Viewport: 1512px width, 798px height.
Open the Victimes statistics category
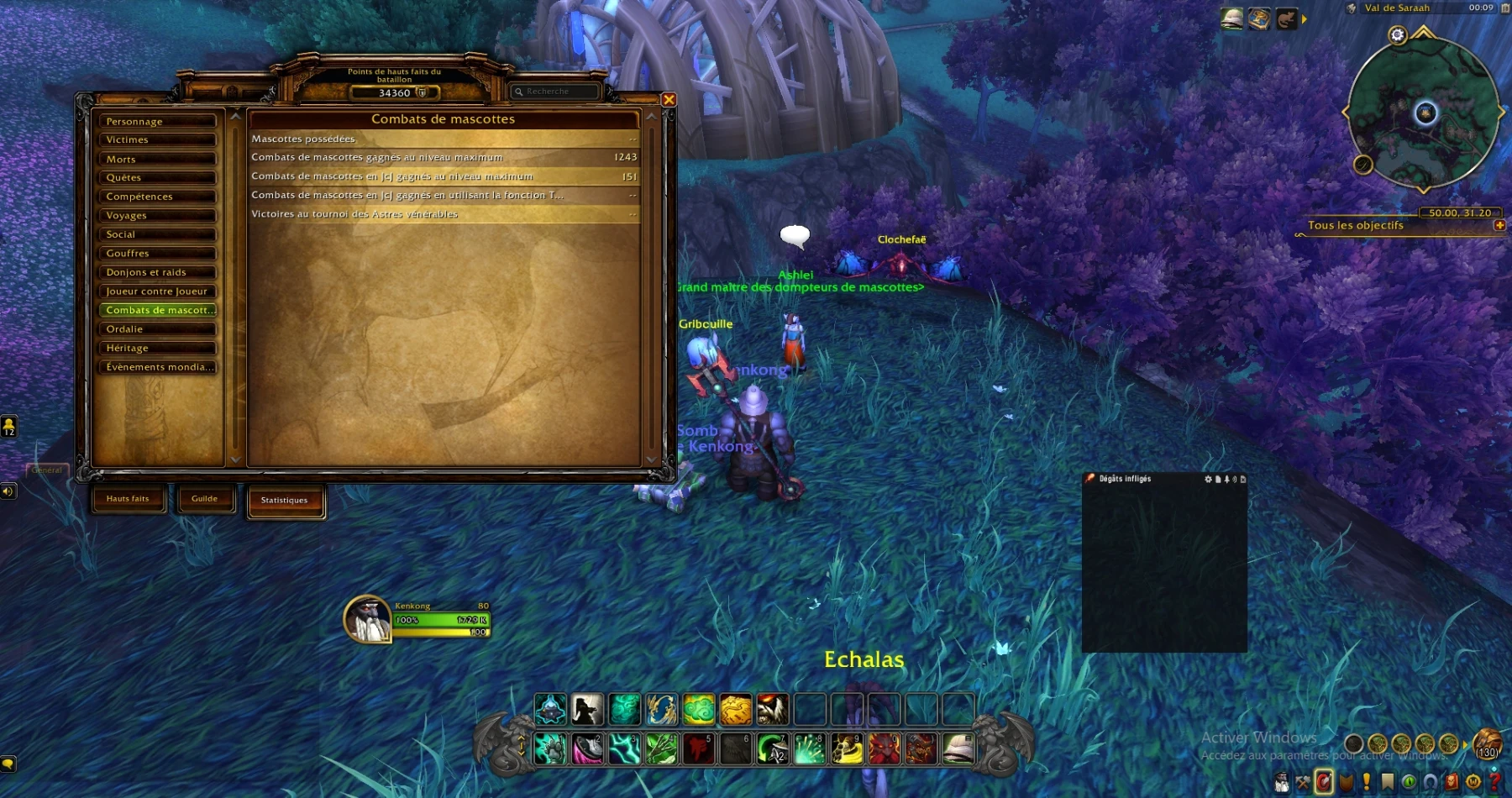(x=157, y=139)
